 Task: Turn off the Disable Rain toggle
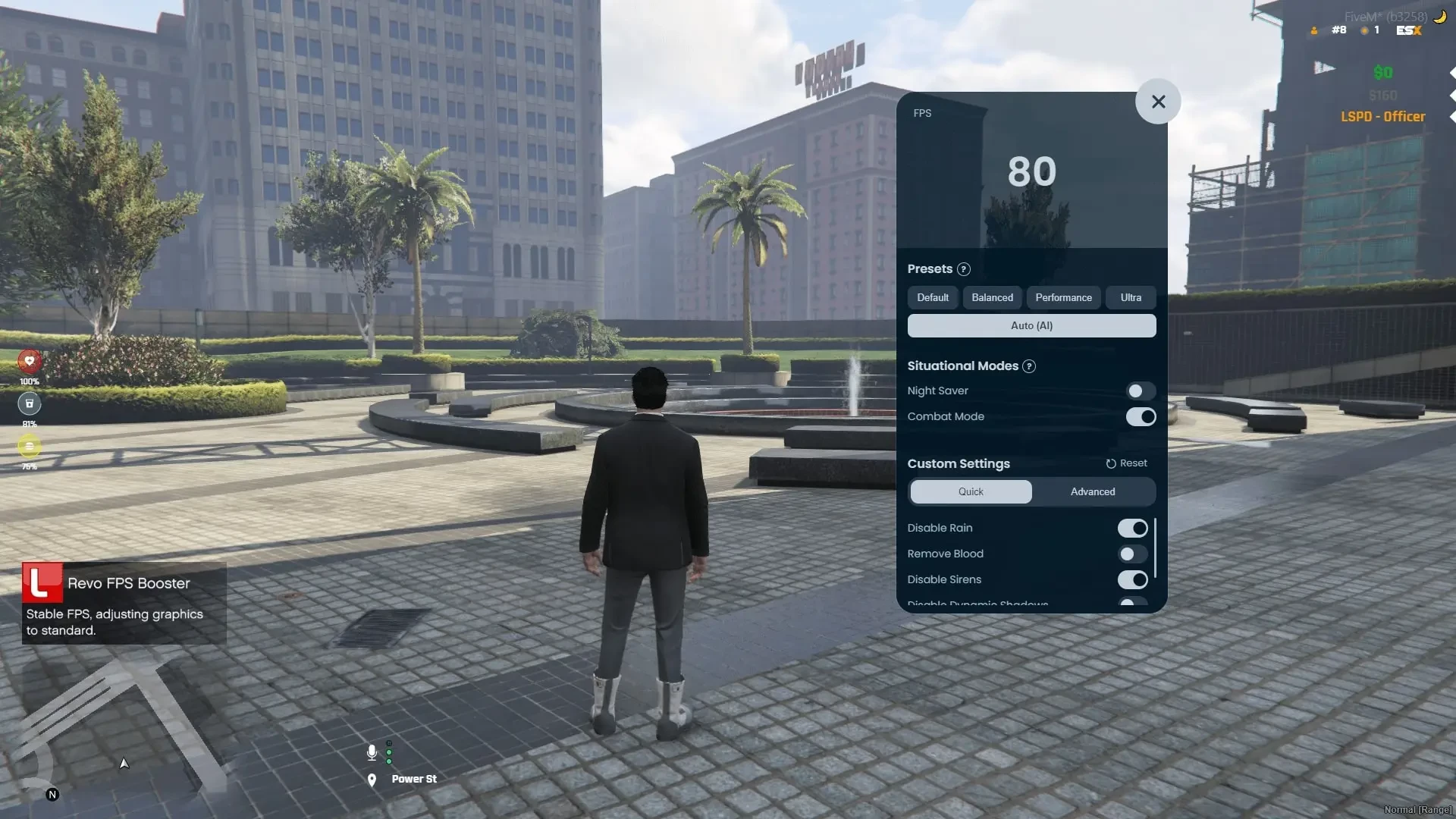click(1133, 528)
